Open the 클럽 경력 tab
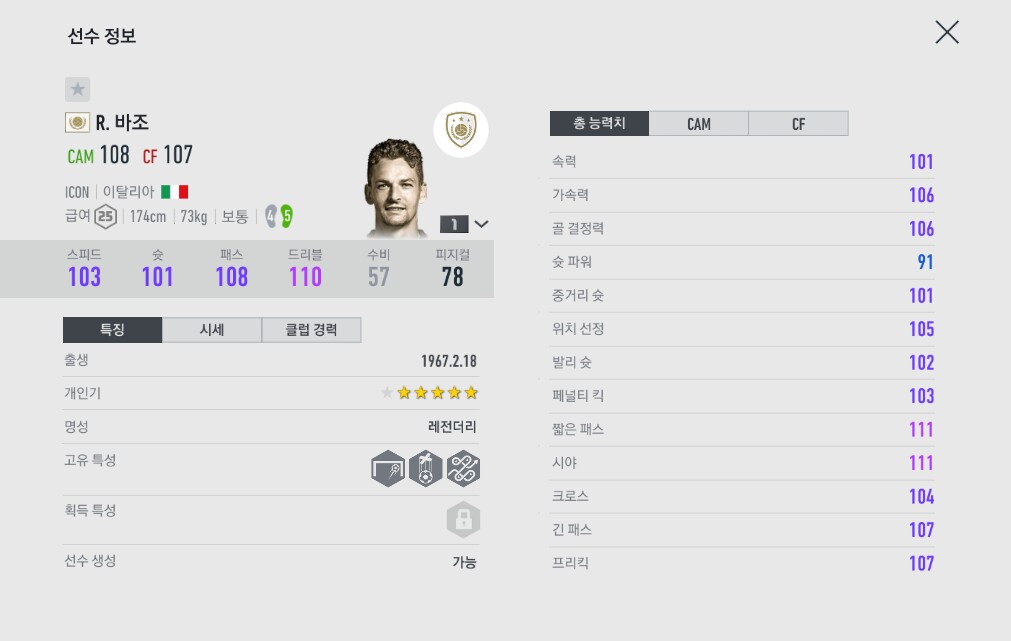Viewport: 1011px width, 641px height. (311, 330)
